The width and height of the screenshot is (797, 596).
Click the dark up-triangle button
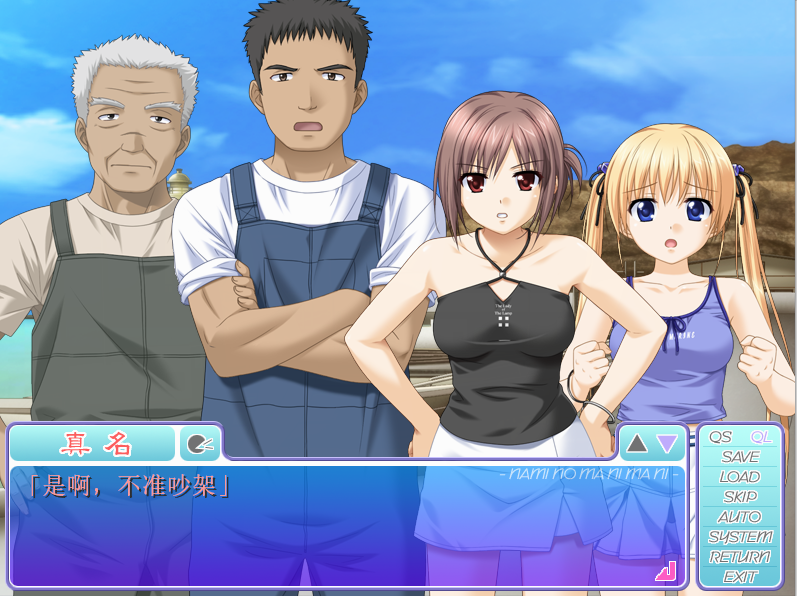[637, 443]
